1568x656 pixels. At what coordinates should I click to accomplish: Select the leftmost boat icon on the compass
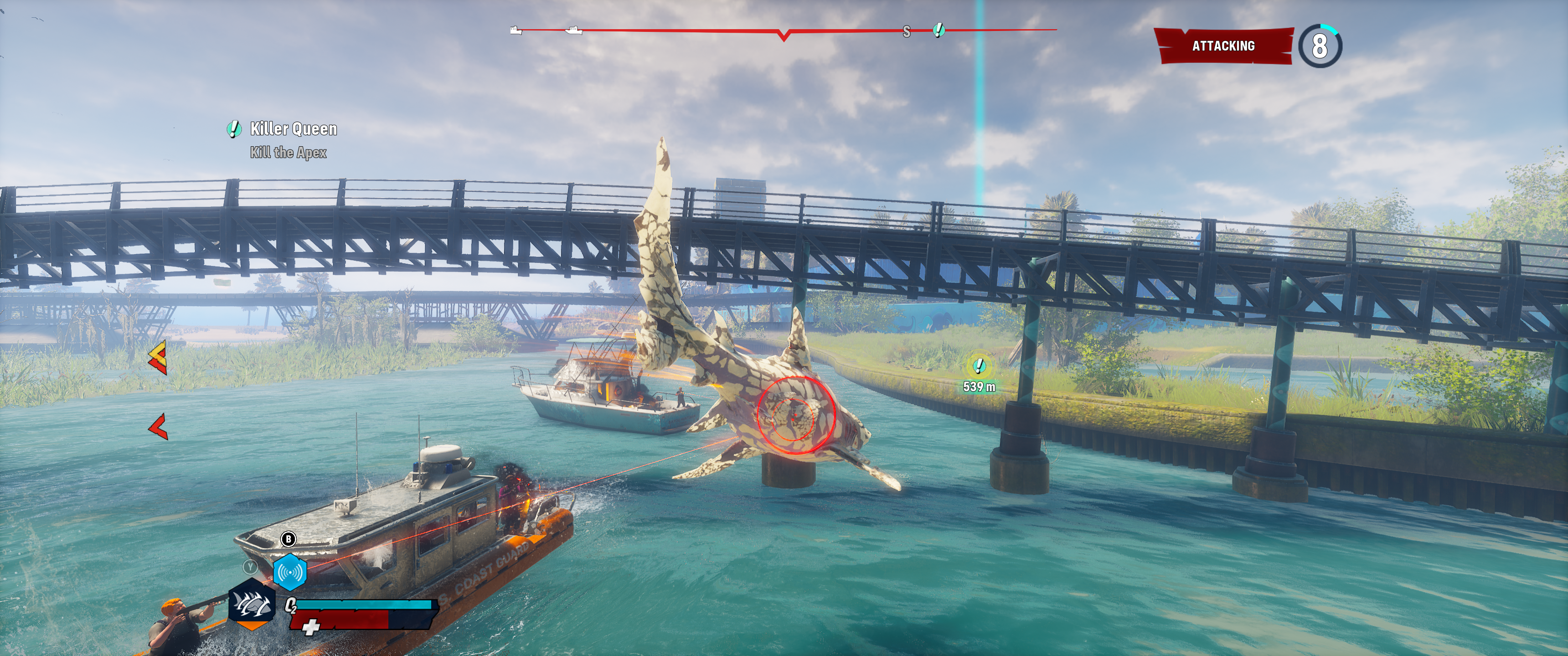(x=516, y=30)
